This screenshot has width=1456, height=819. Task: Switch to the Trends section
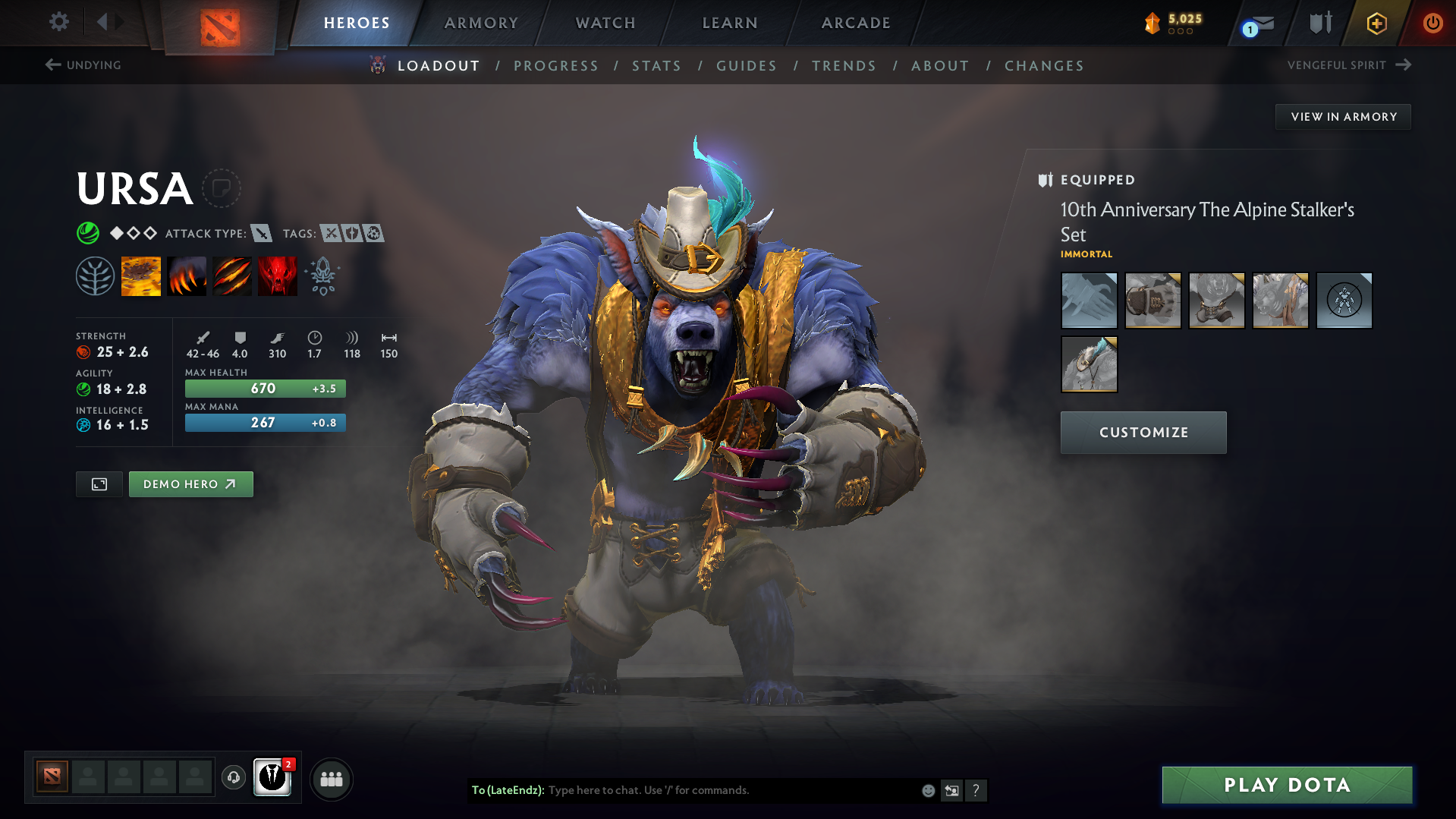[844, 66]
